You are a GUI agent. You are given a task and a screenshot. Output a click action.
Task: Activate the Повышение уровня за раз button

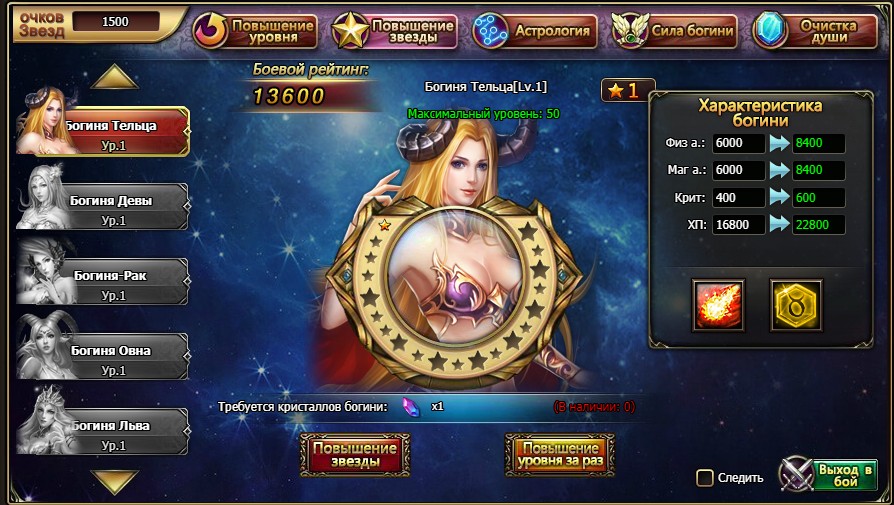pos(559,455)
